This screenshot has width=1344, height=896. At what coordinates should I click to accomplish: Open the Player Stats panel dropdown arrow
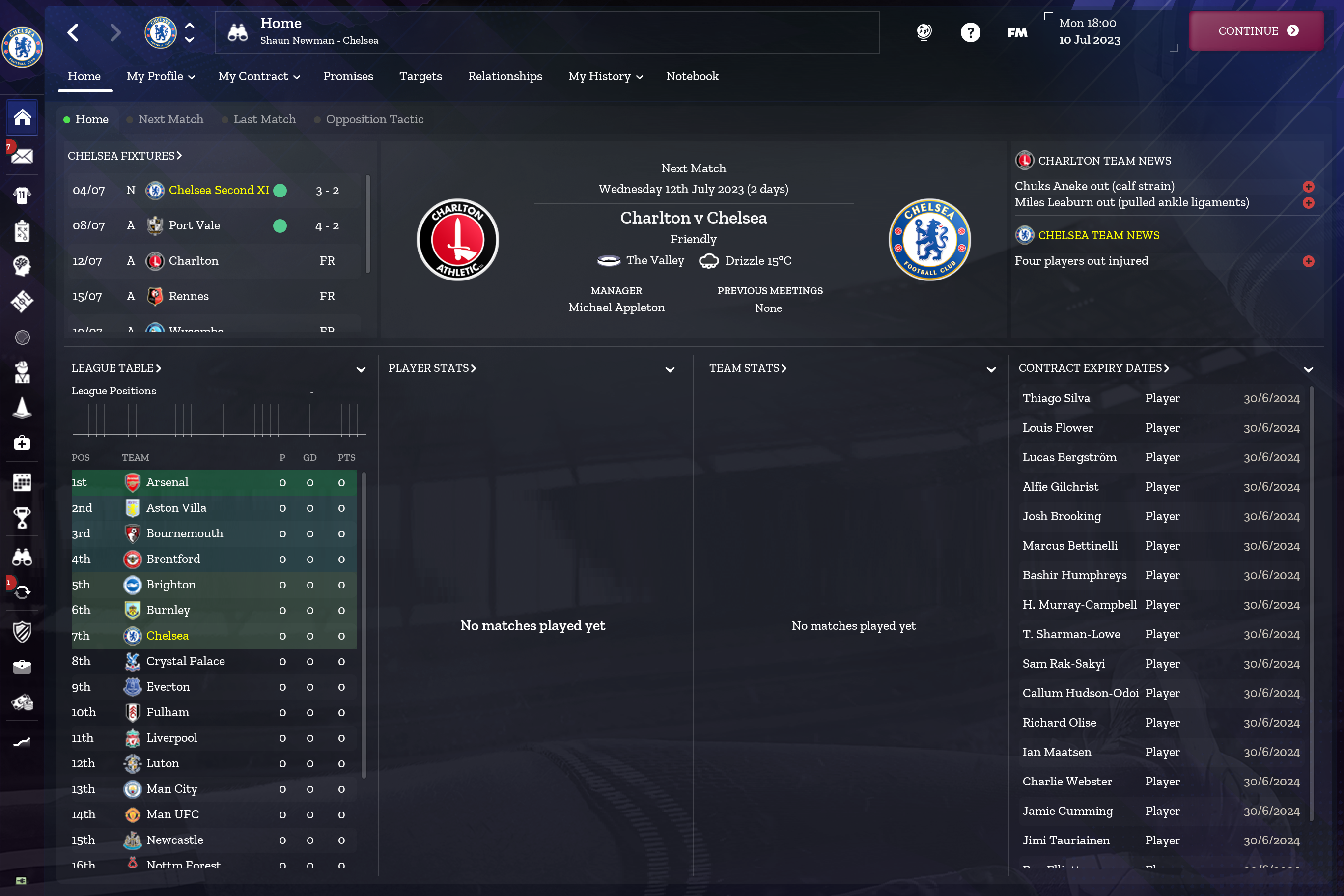[670, 369]
